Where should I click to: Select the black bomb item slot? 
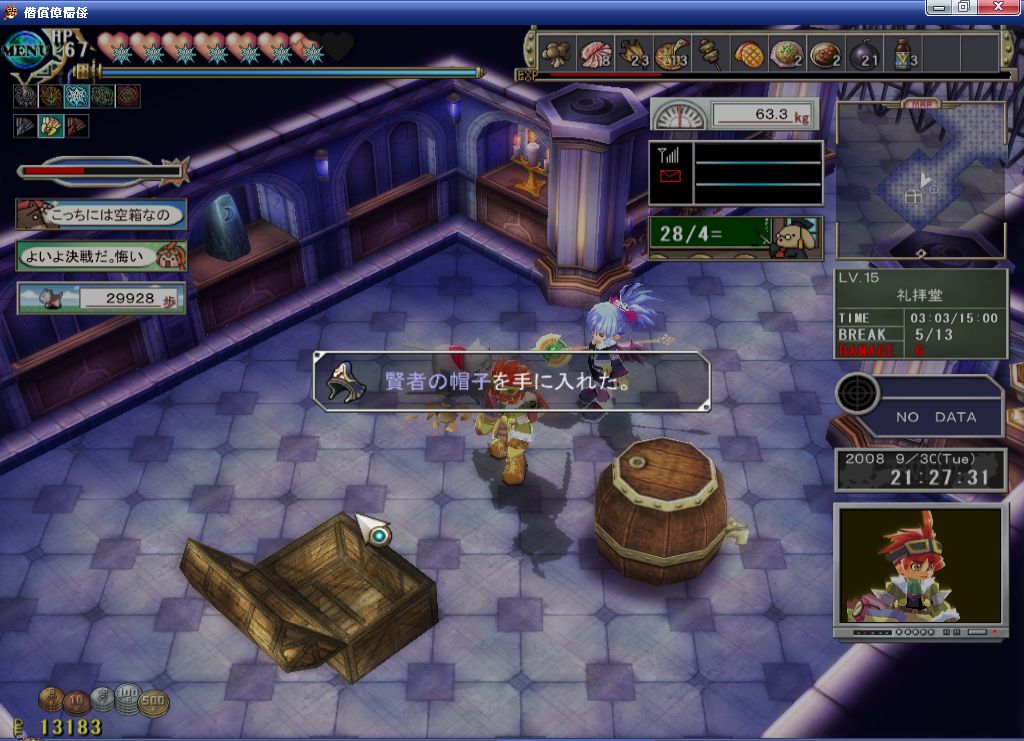(x=863, y=53)
